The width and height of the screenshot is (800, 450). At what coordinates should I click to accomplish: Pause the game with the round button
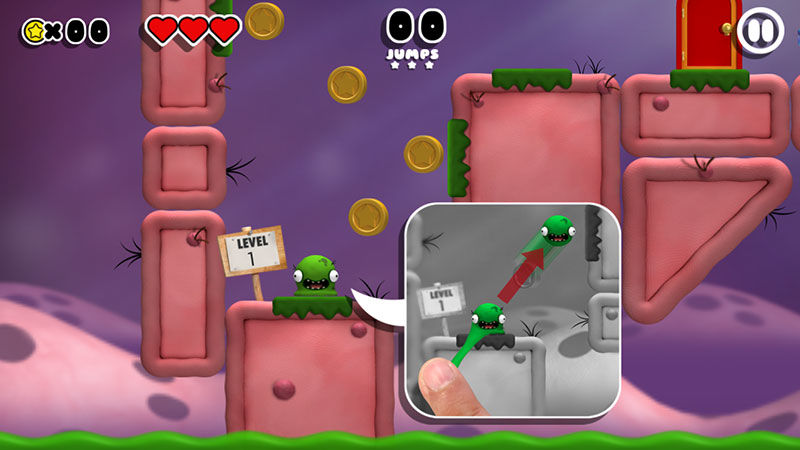click(x=761, y=31)
